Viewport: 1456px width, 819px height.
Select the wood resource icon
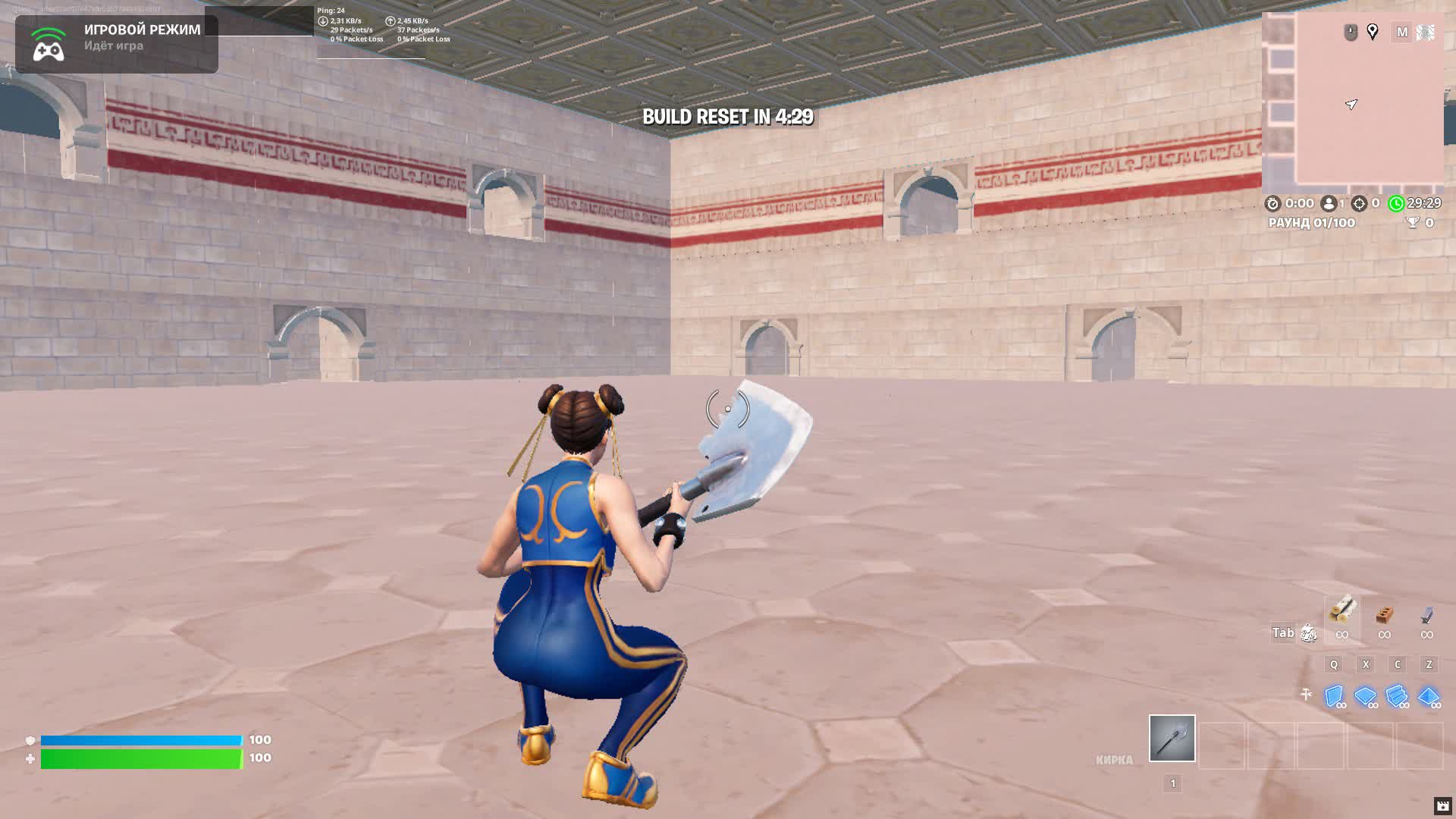point(1342,610)
